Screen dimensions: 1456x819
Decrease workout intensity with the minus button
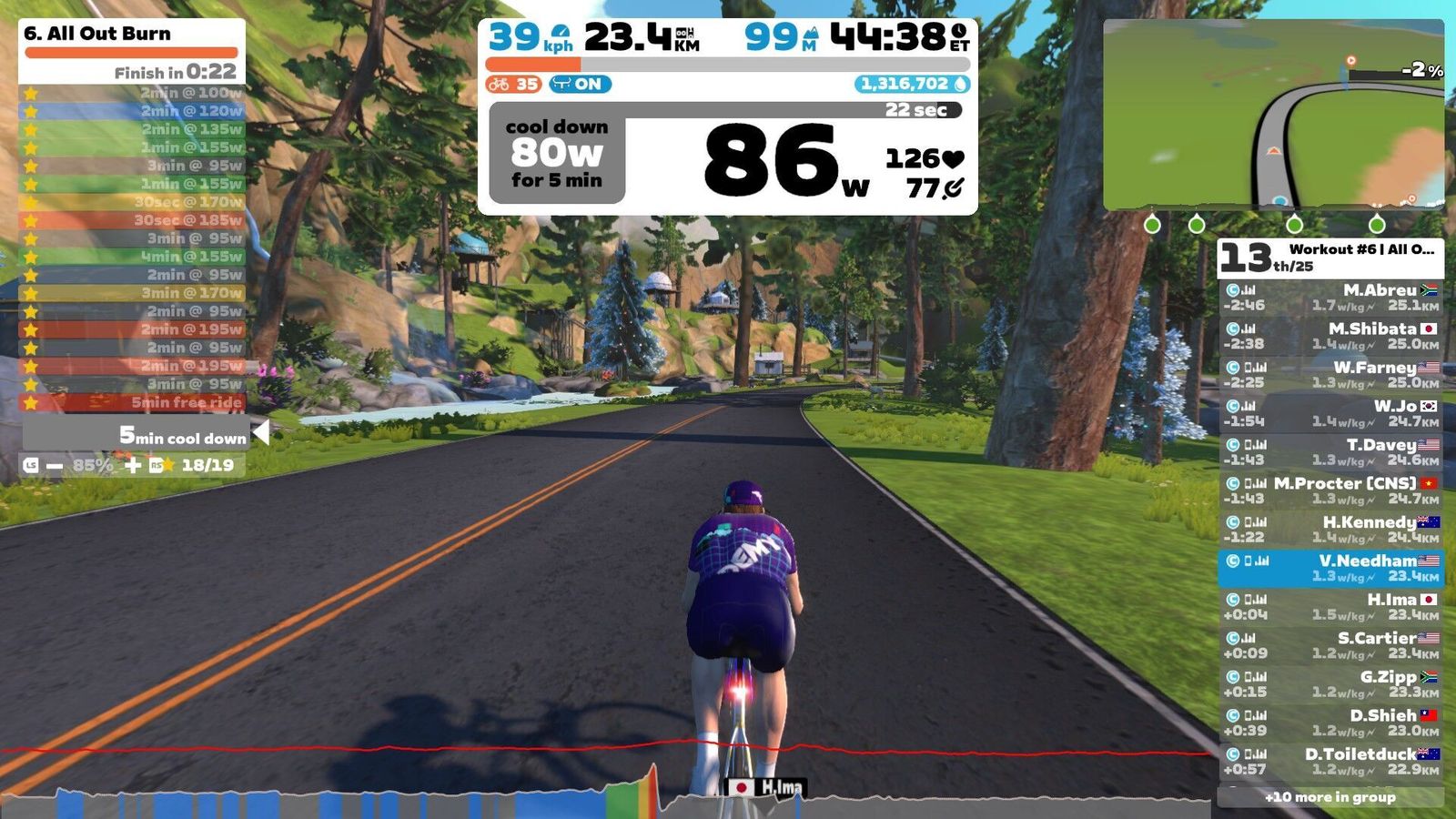(55, 466)
